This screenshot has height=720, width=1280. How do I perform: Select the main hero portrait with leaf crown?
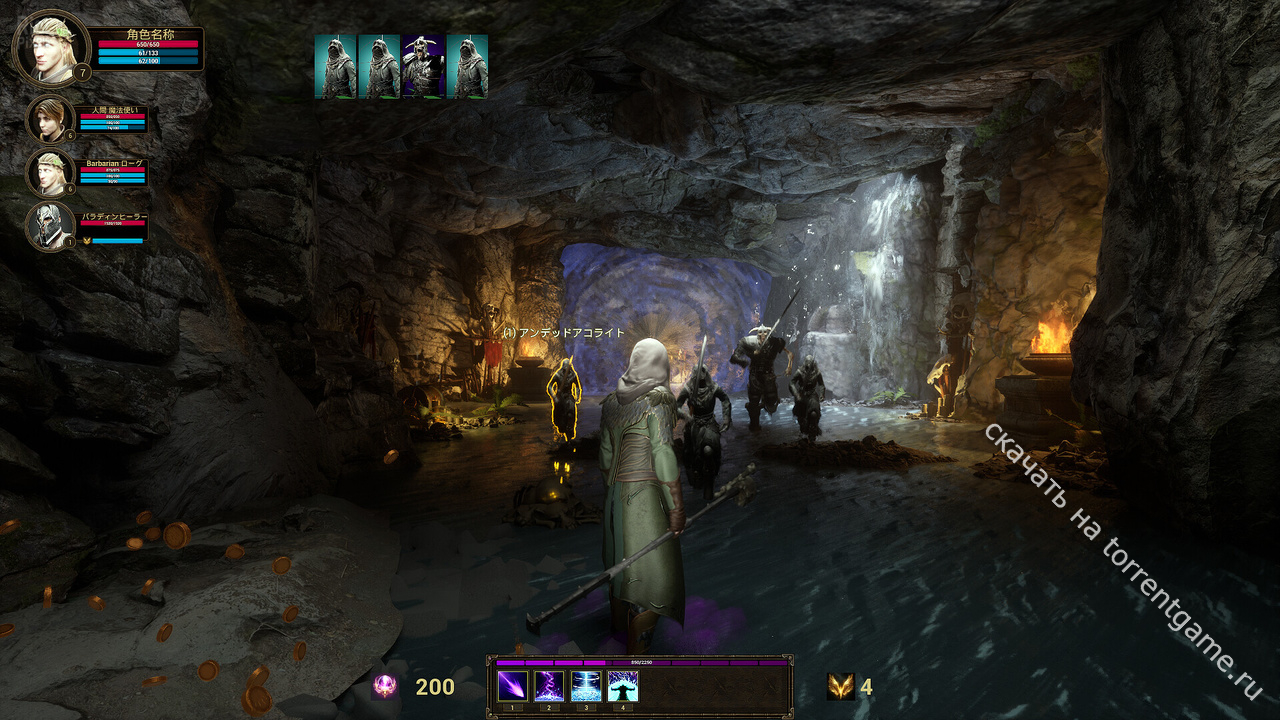tap(50, 47)
